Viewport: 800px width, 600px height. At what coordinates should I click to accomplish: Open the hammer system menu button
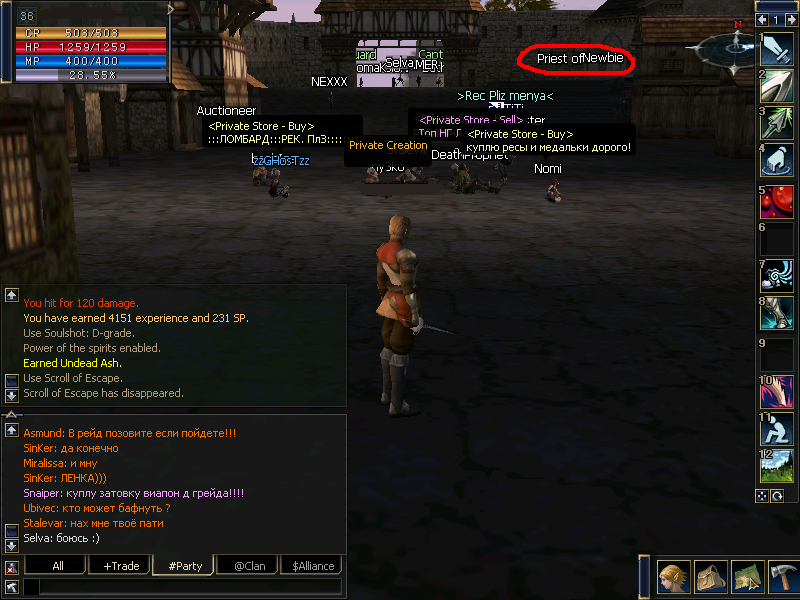782,578
